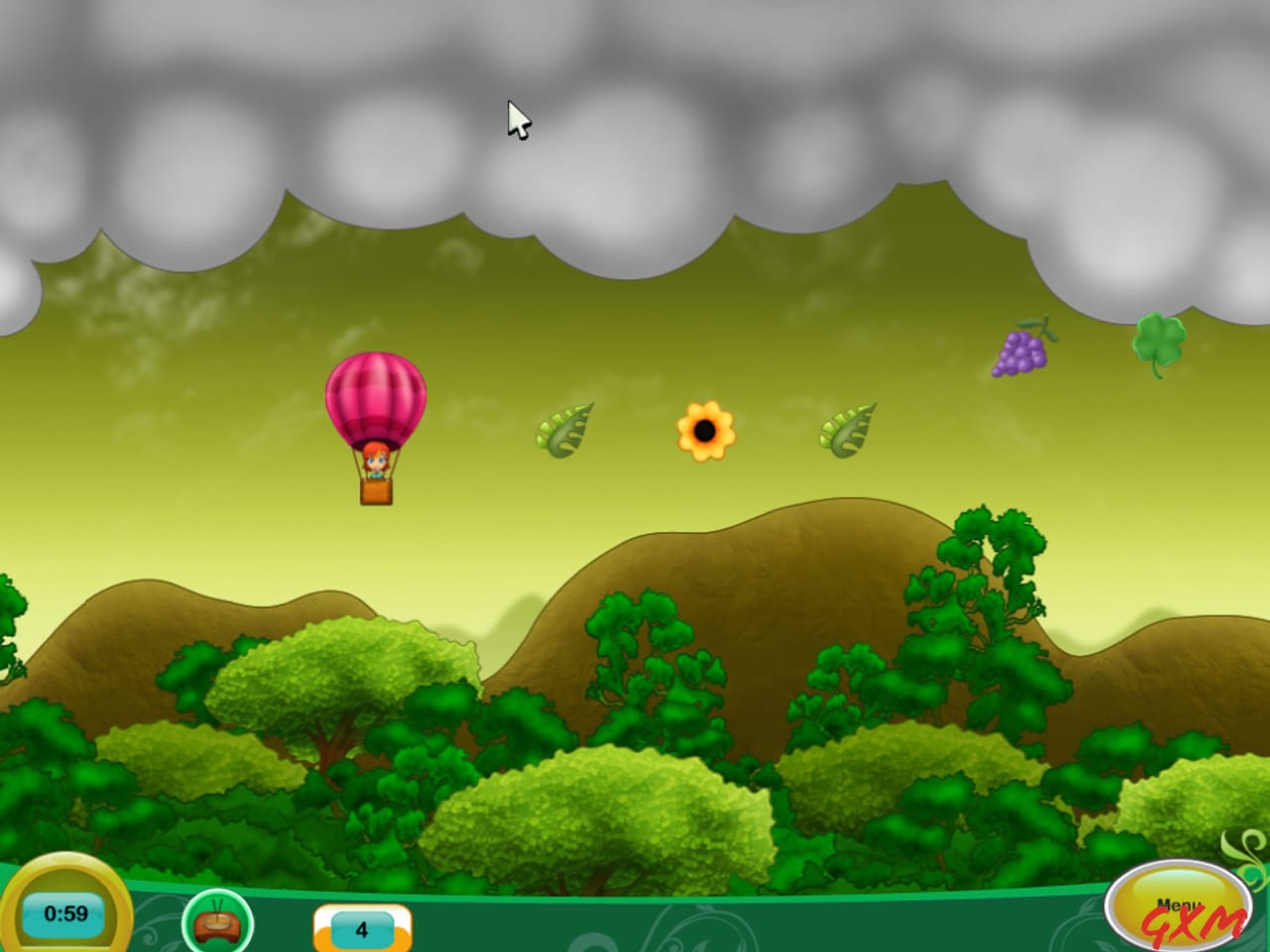Select the sunflower floating in the sky
This screenshot has height=952, width=1270.
(704, 429)
